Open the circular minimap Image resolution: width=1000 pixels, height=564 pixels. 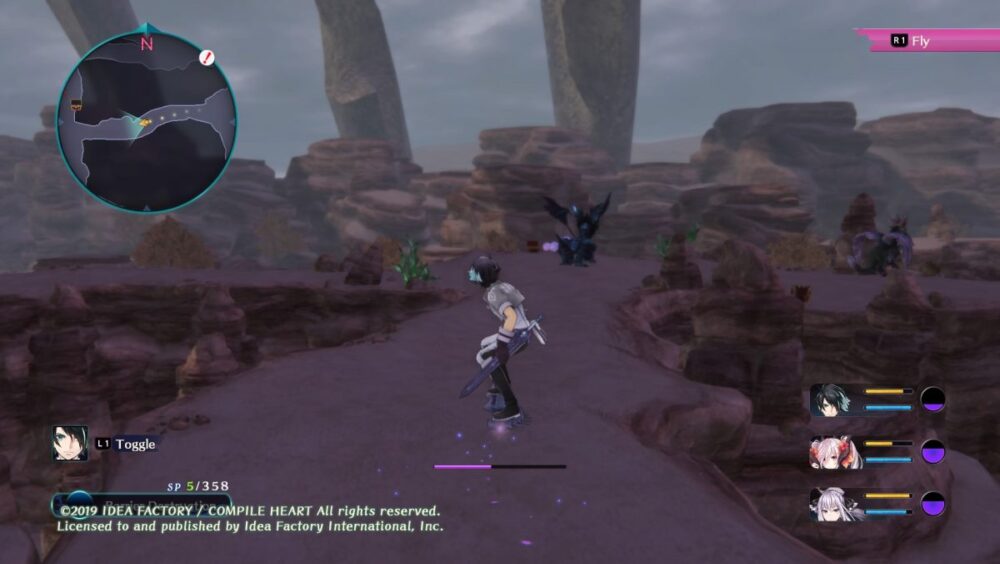coord(146,122)
